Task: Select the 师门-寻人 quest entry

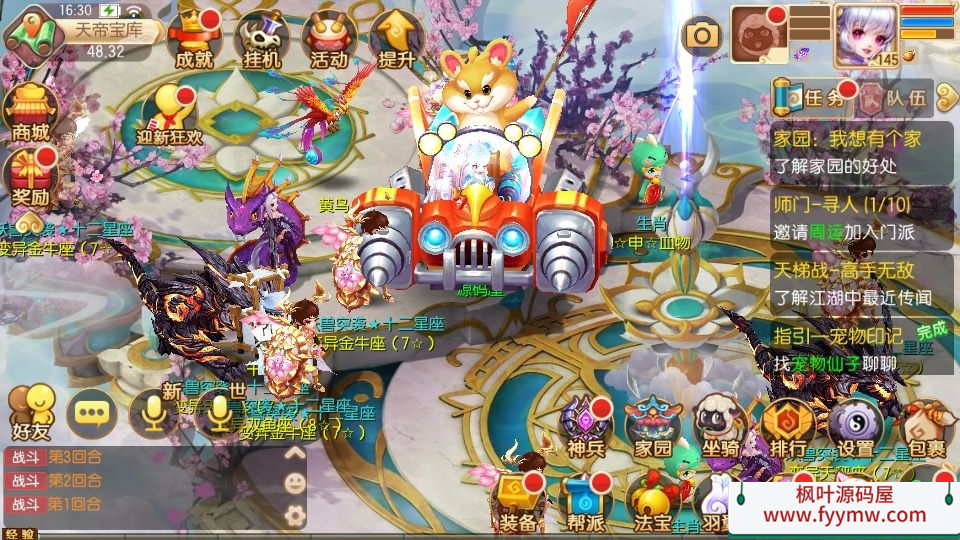Action: (x=862, y=217)
